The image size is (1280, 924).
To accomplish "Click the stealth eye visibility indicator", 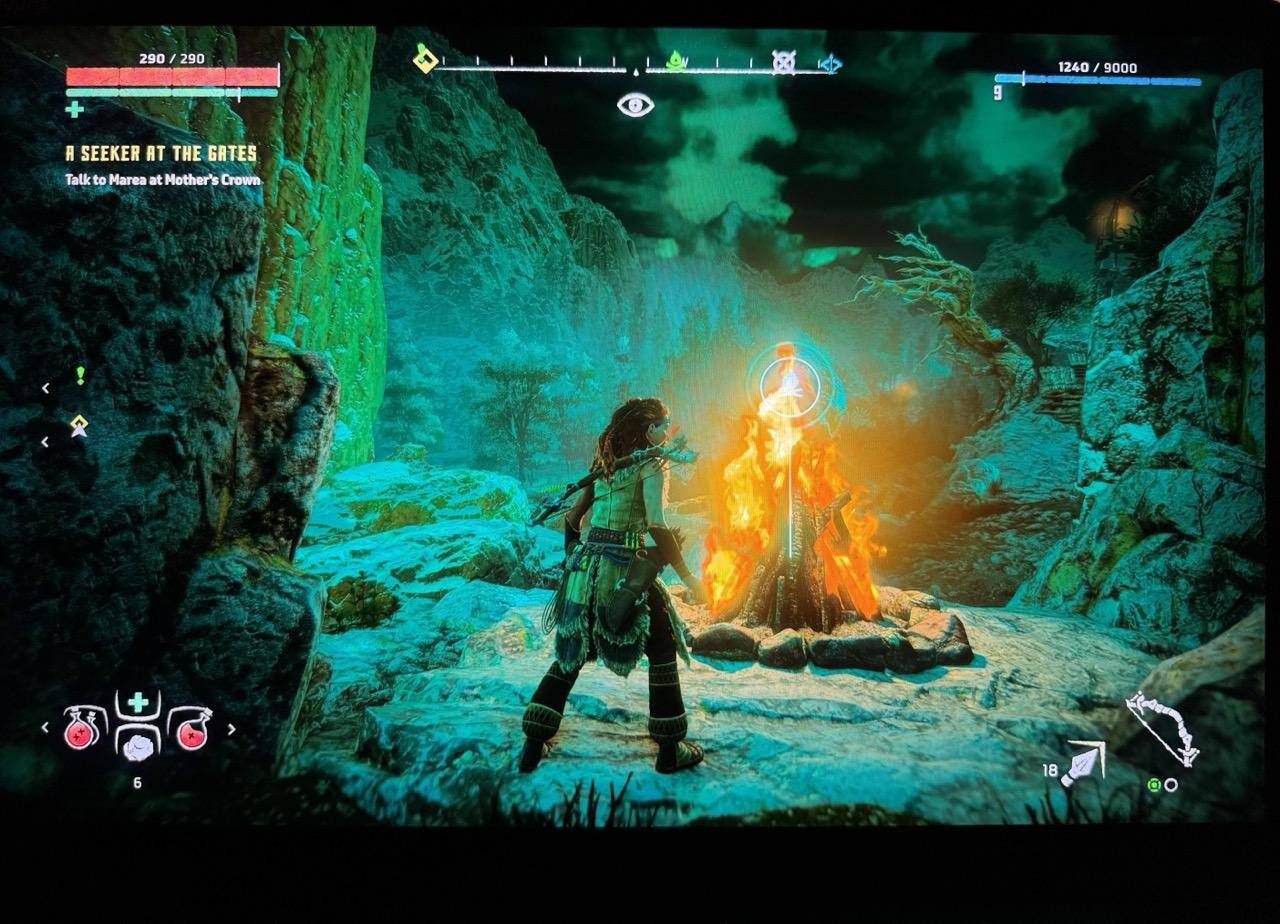I will click(635, 104).
